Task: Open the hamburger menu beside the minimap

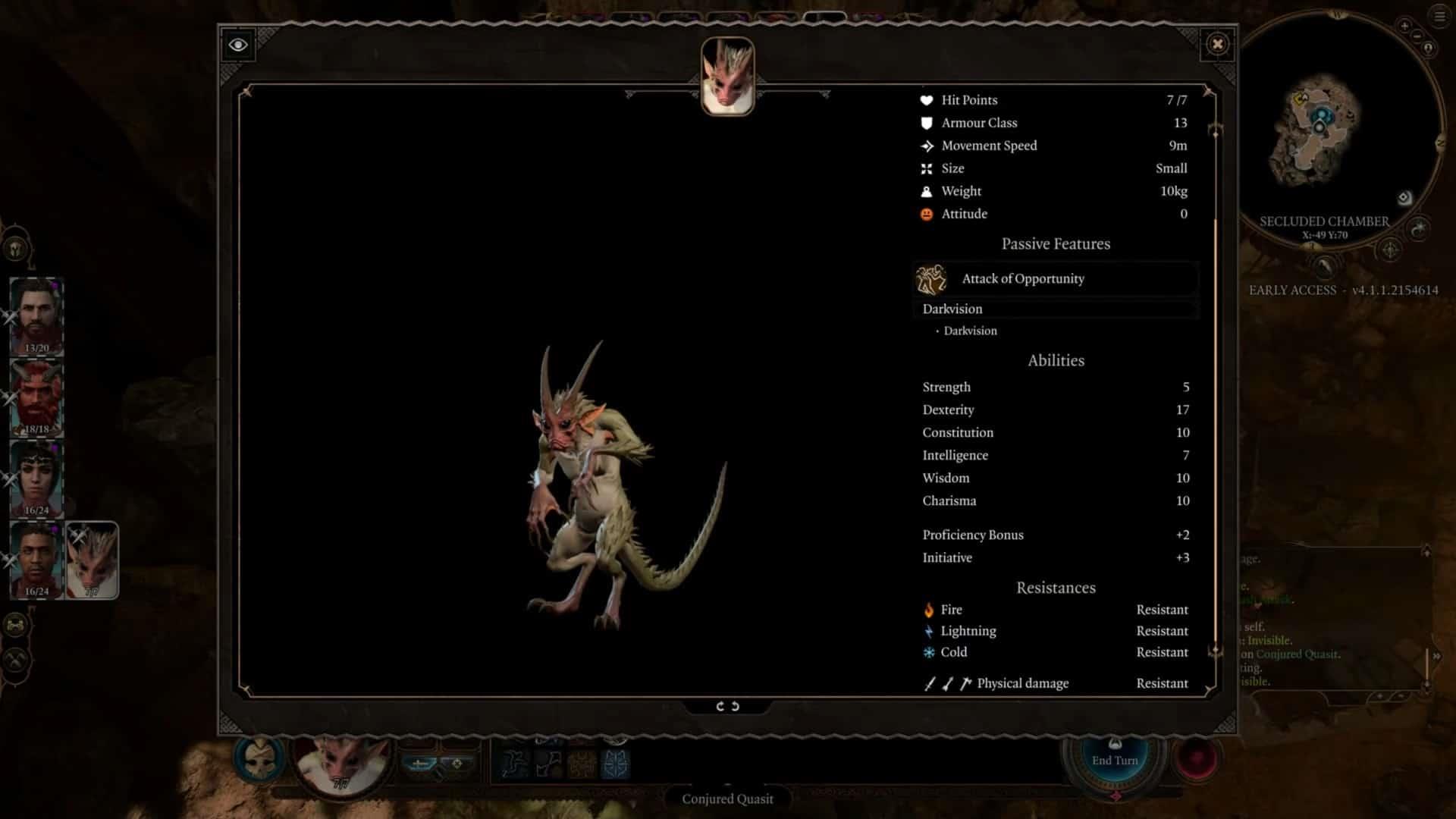Action: tap(1439, 17)
